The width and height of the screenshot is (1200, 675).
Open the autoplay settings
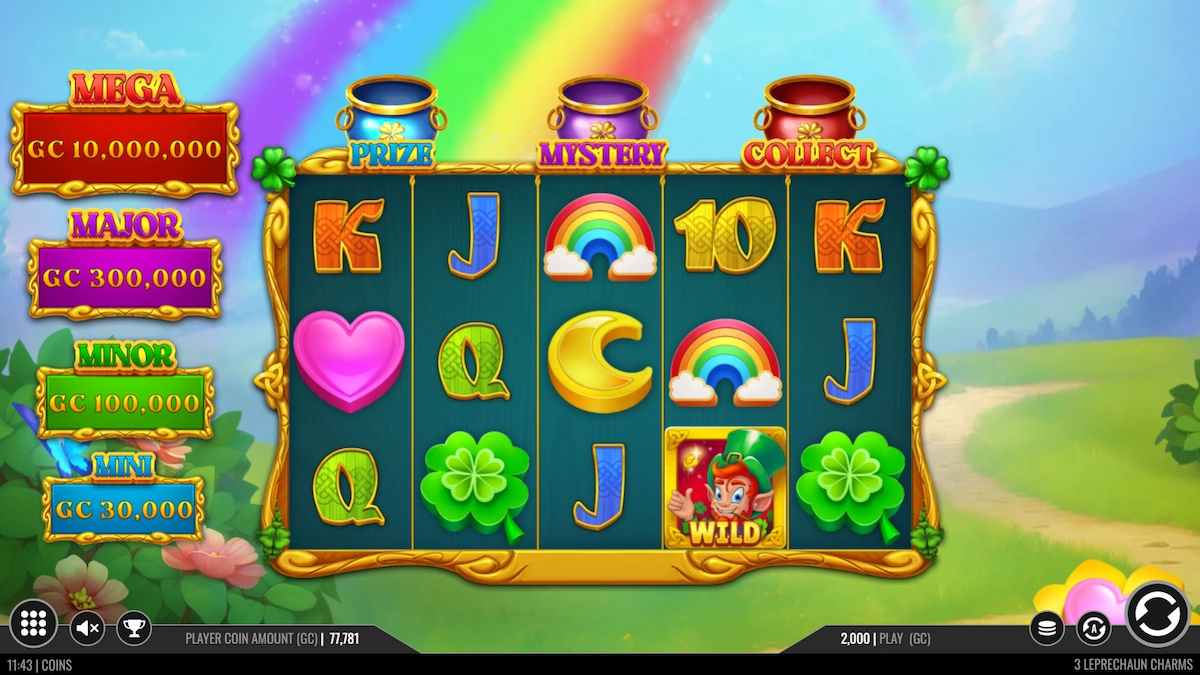pos(1093,628)
